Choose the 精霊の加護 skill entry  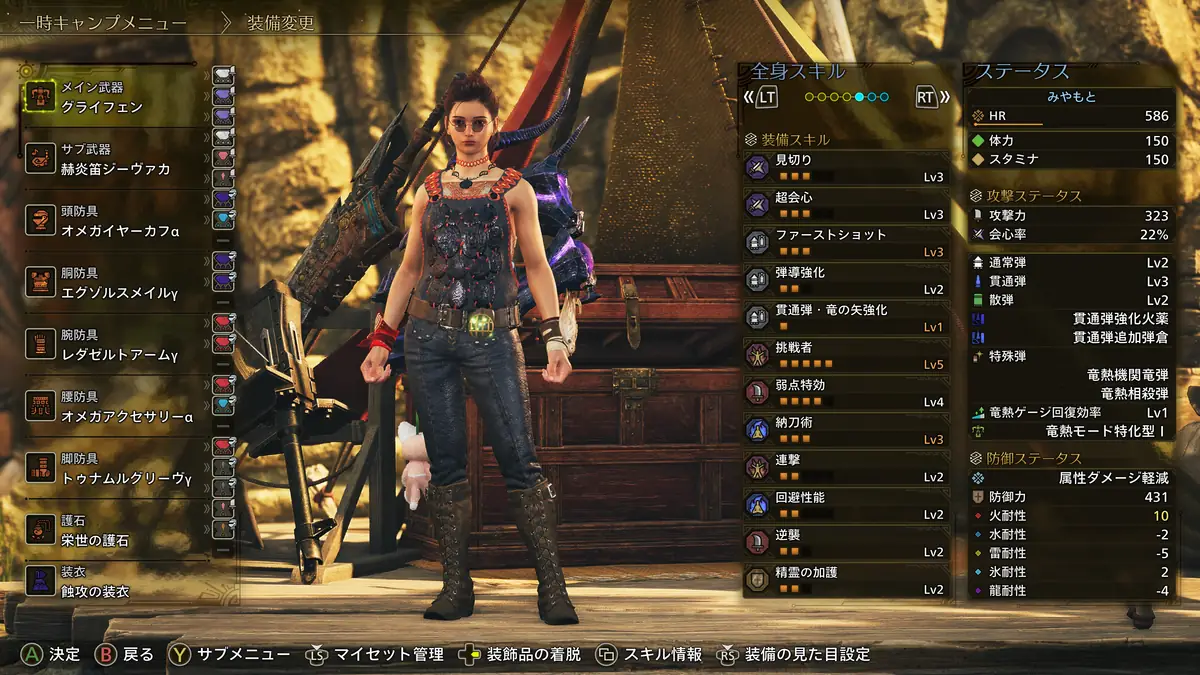[846, 580]
